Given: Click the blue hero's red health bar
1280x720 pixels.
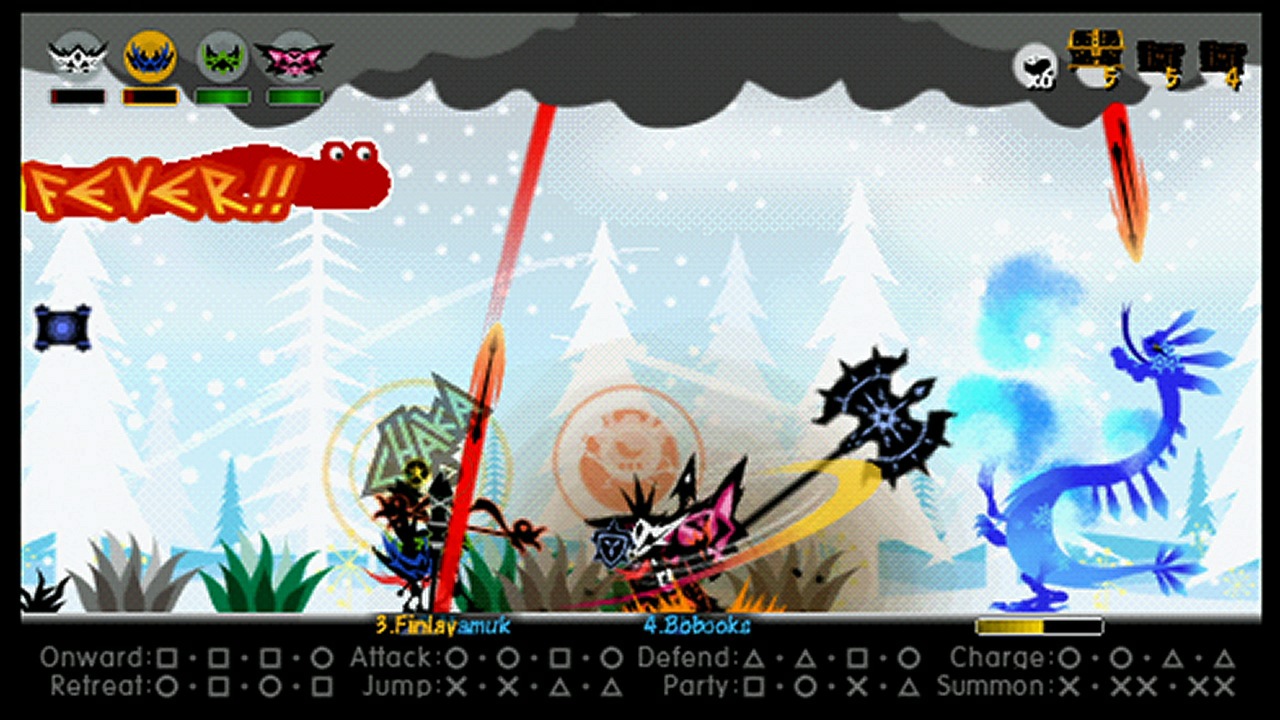Looking at the screenshot, I should point(150,97).
